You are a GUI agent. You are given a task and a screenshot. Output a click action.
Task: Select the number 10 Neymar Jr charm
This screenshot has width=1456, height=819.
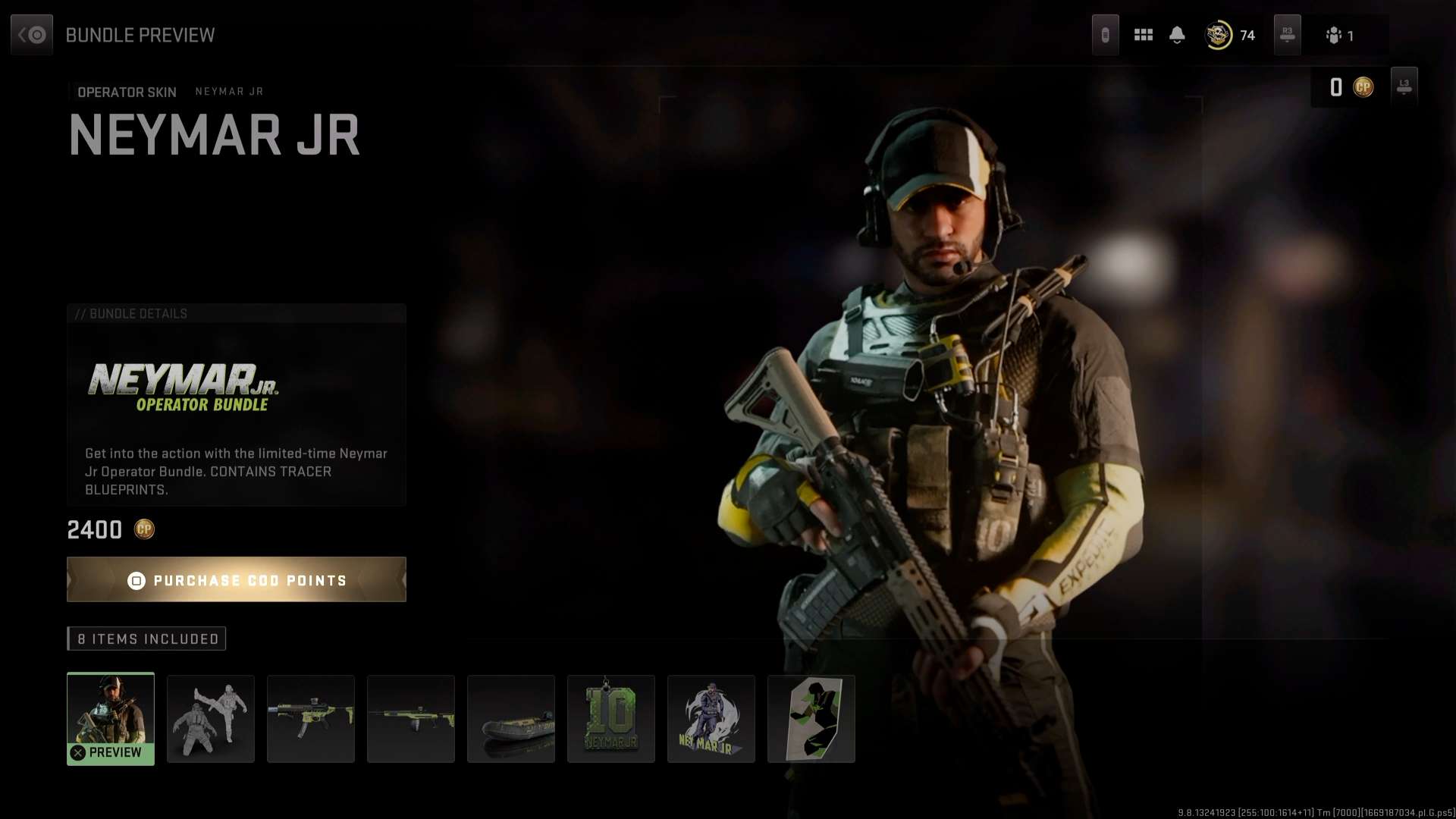coord(611,718)
